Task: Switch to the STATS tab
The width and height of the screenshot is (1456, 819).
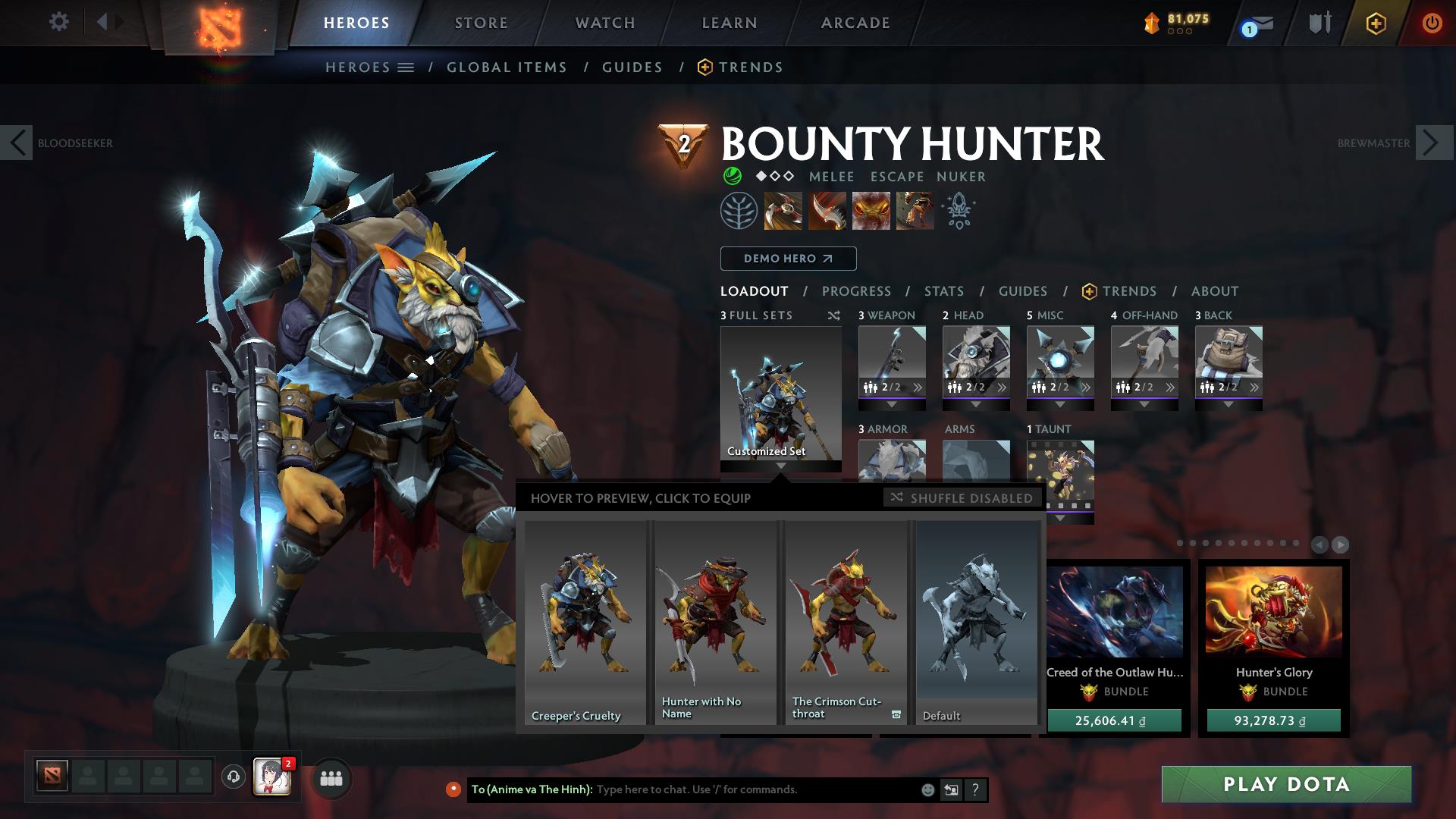Action: 943,290
